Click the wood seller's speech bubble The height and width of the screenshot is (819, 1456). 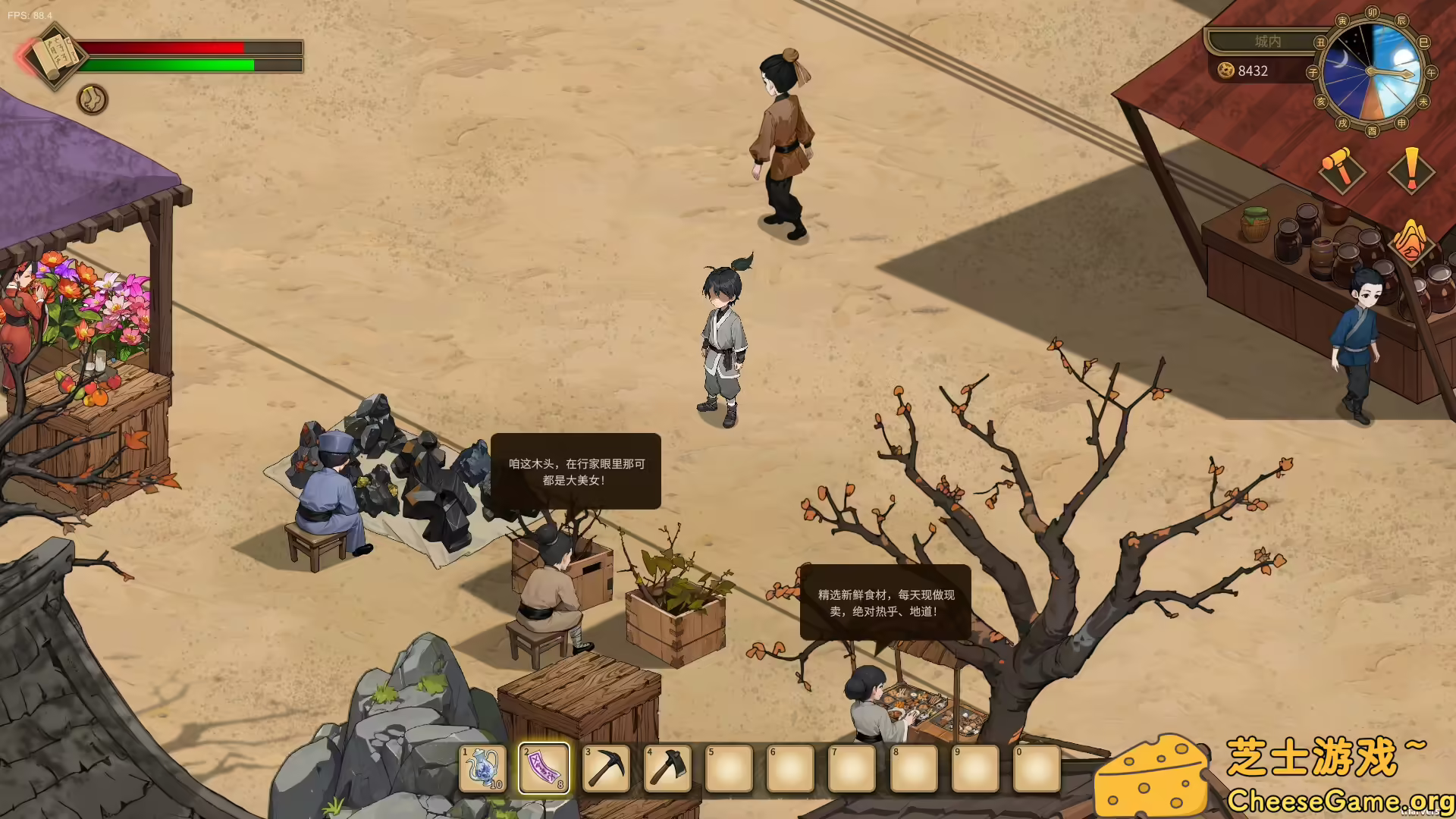(575, 470)
